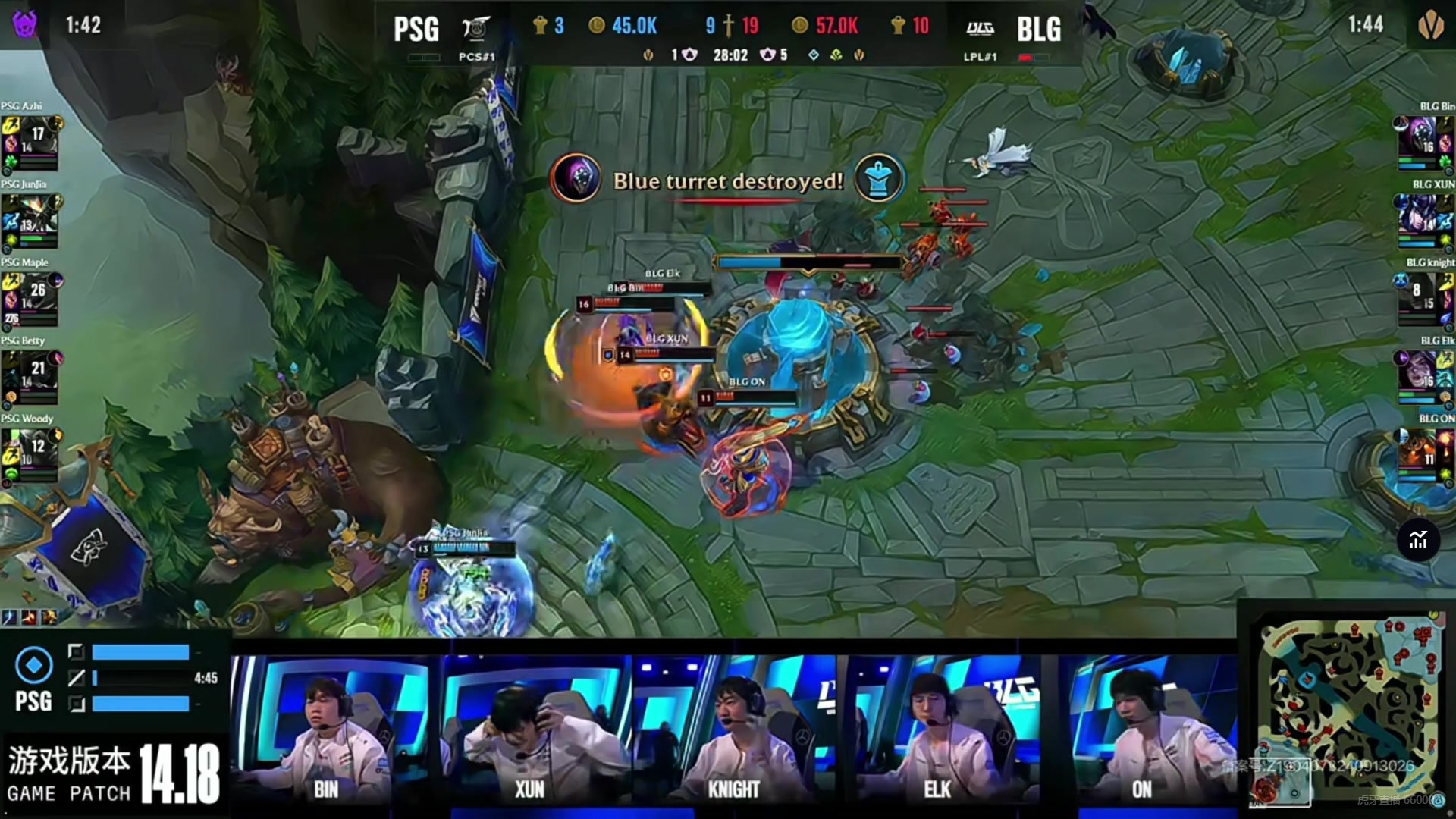Choose the KNIGHT player camera

pos(734,728)
